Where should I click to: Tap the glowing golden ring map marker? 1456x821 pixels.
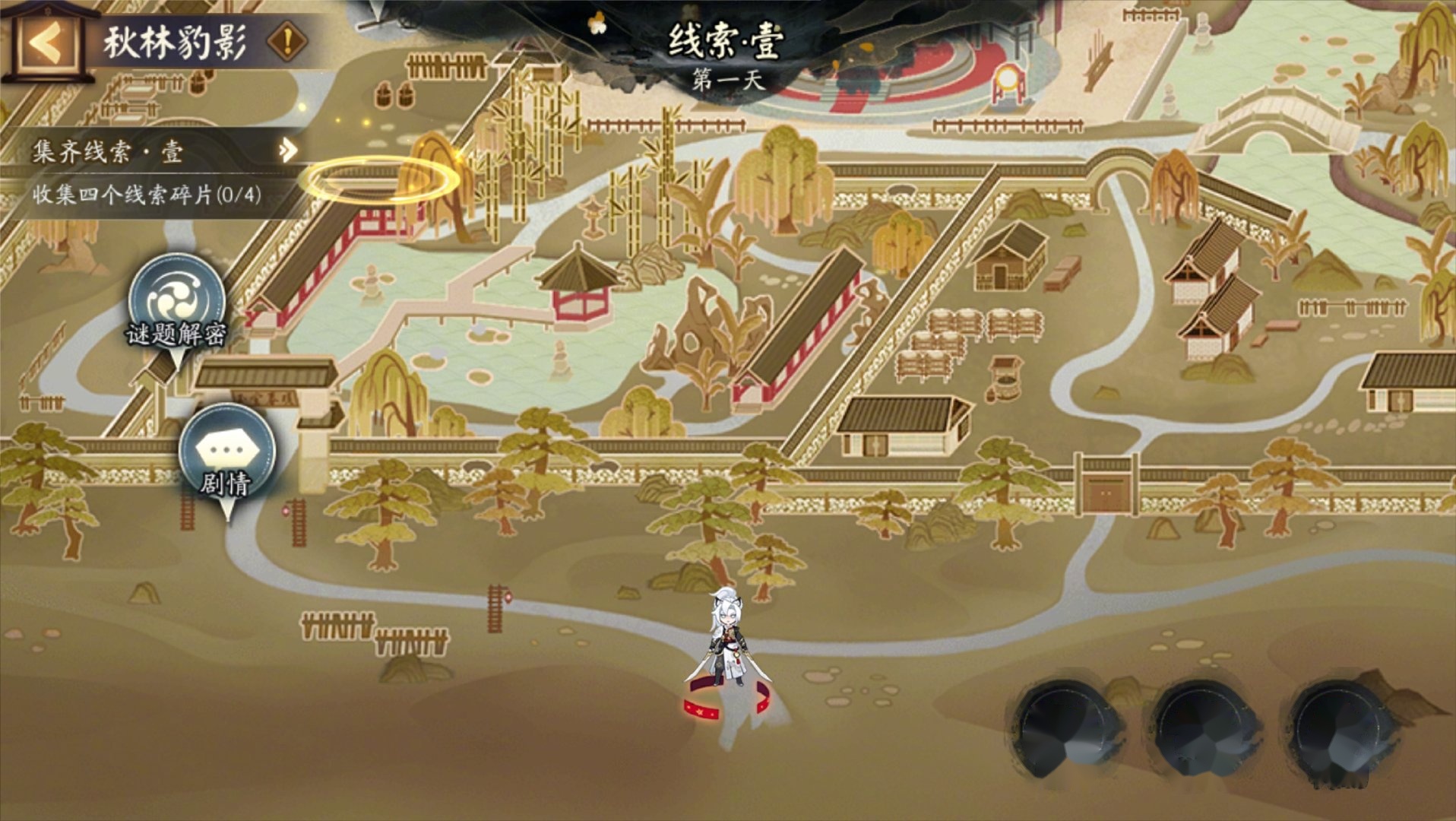[379, 181]
